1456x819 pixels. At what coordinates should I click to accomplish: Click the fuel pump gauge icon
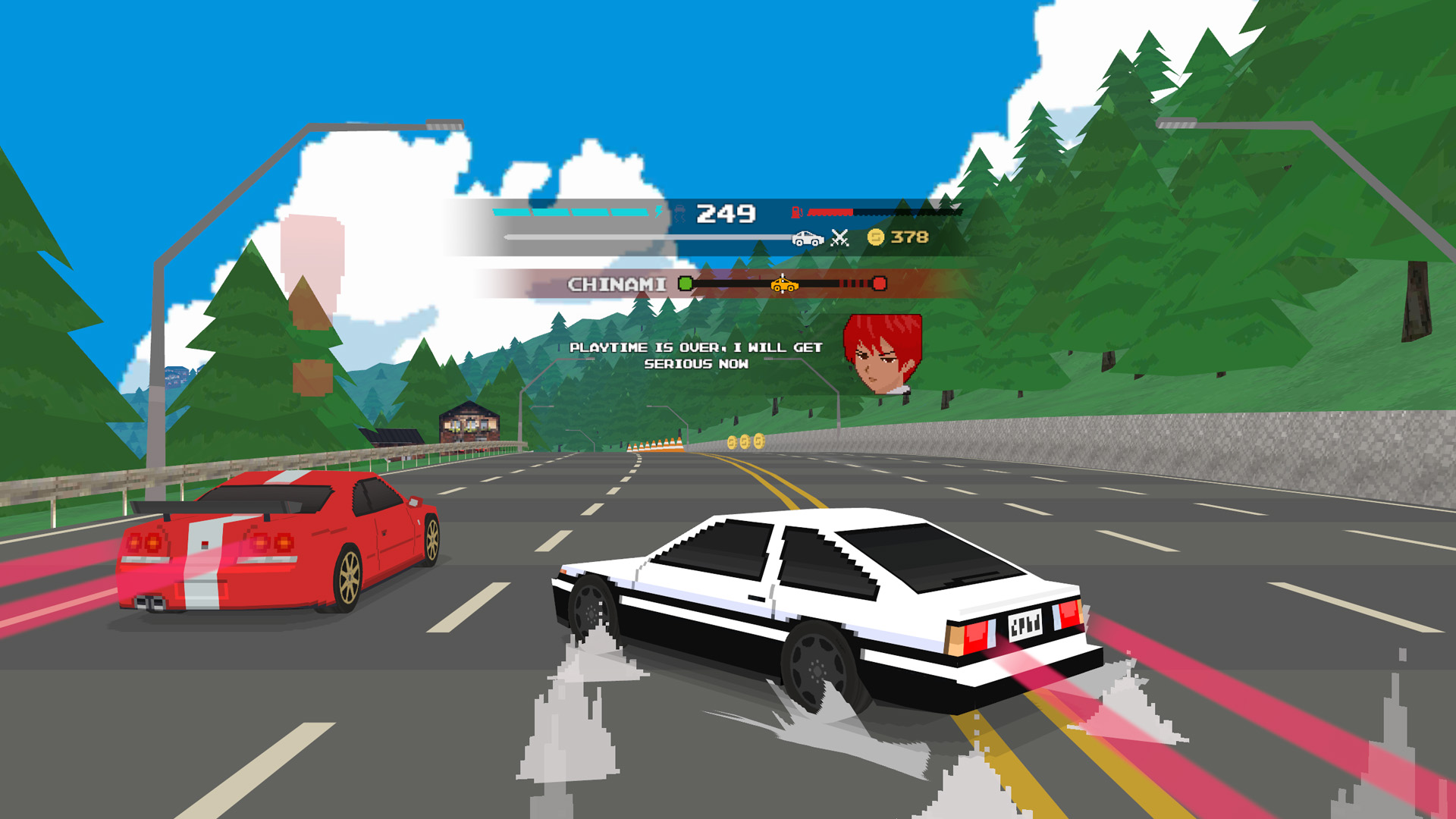(796, 212)
